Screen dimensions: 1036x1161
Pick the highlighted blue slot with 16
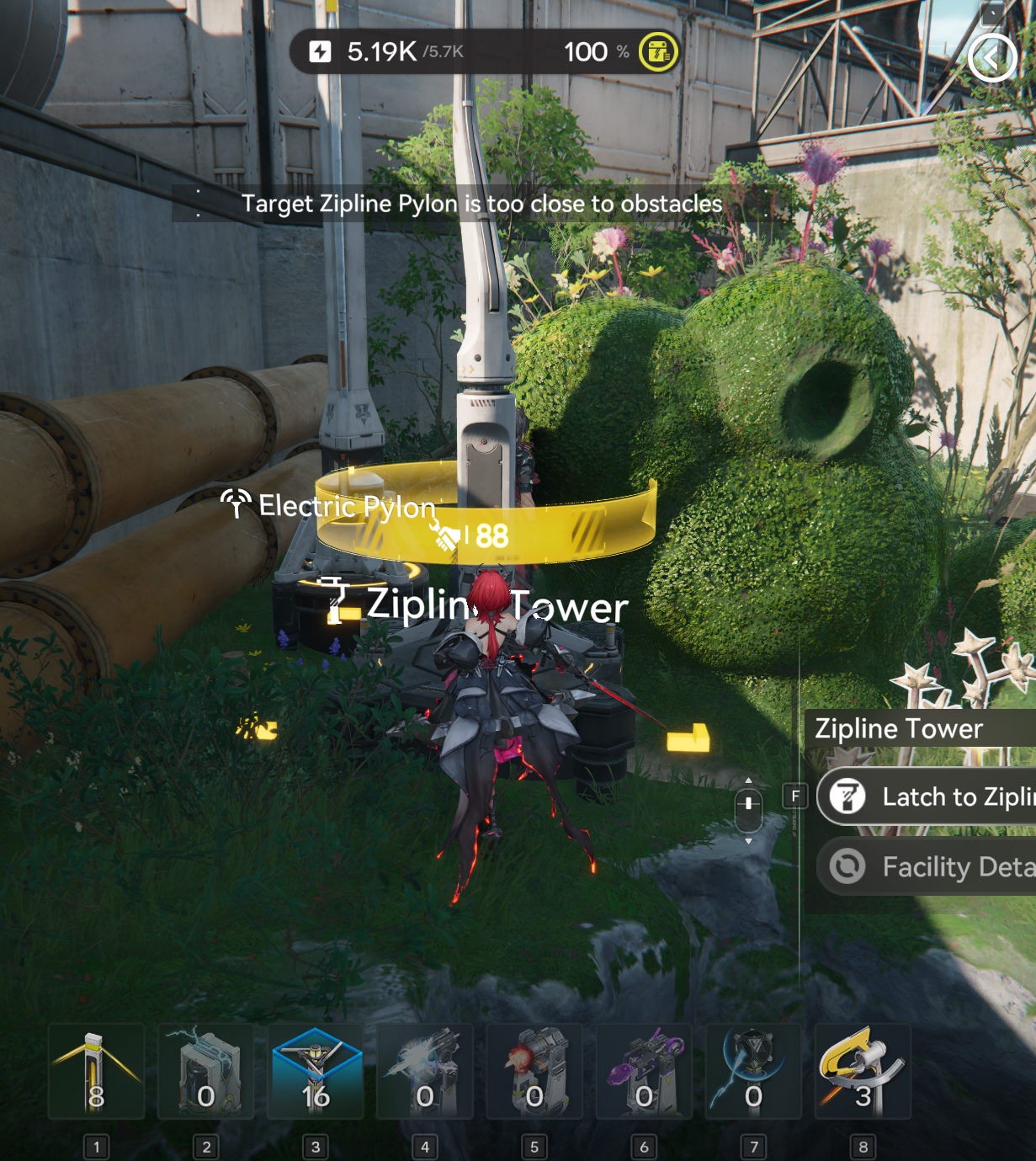click(x=316, y=1072)
